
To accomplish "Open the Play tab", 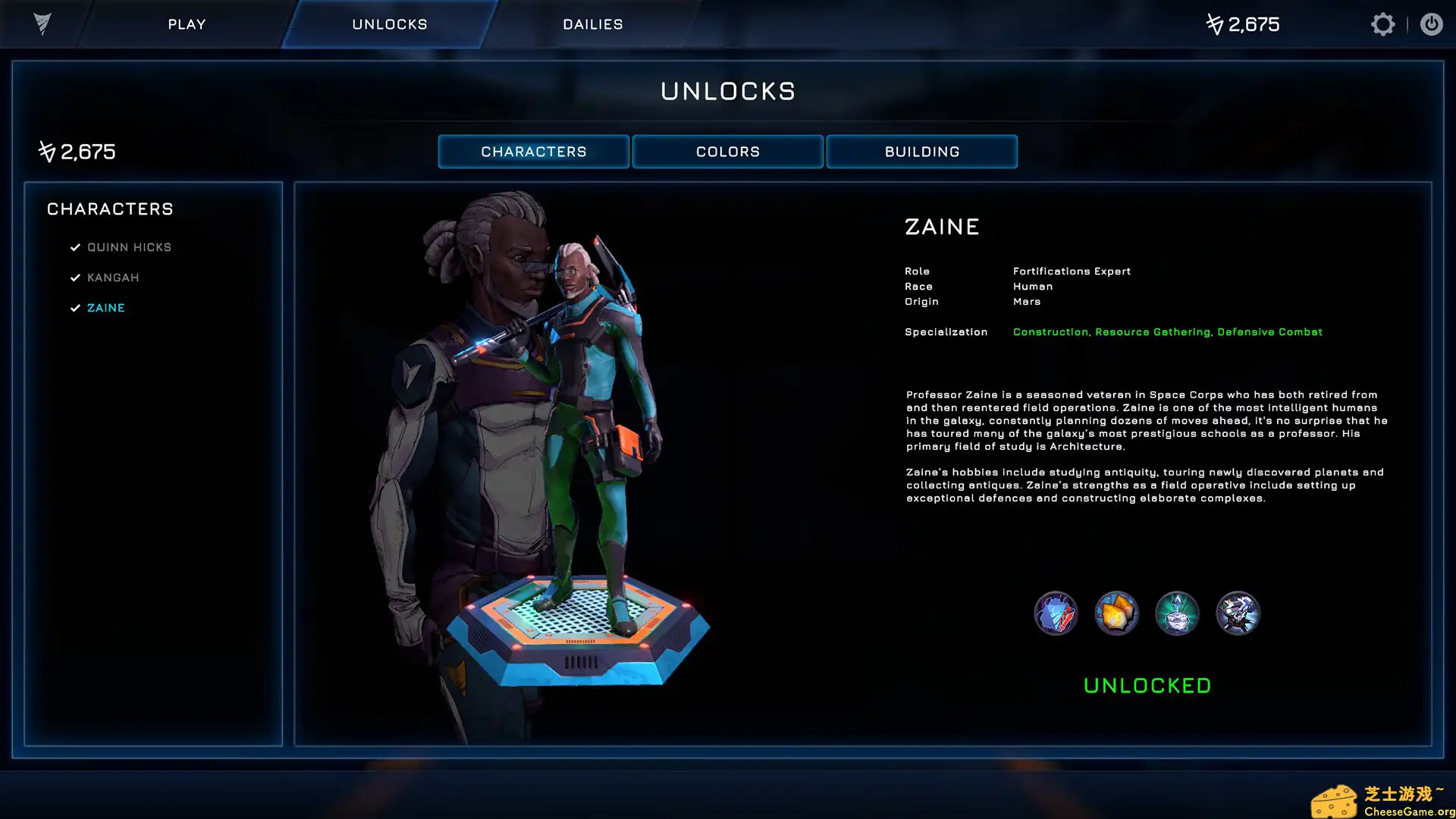I will pyautogui.click(x=187, y=24).
